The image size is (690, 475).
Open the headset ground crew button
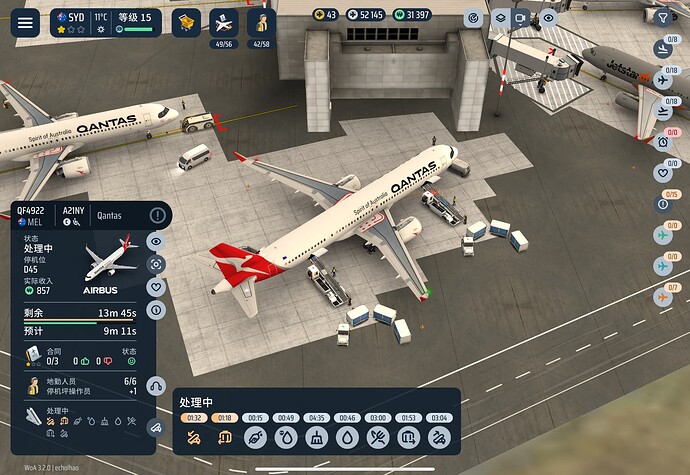tap(155, 386)
